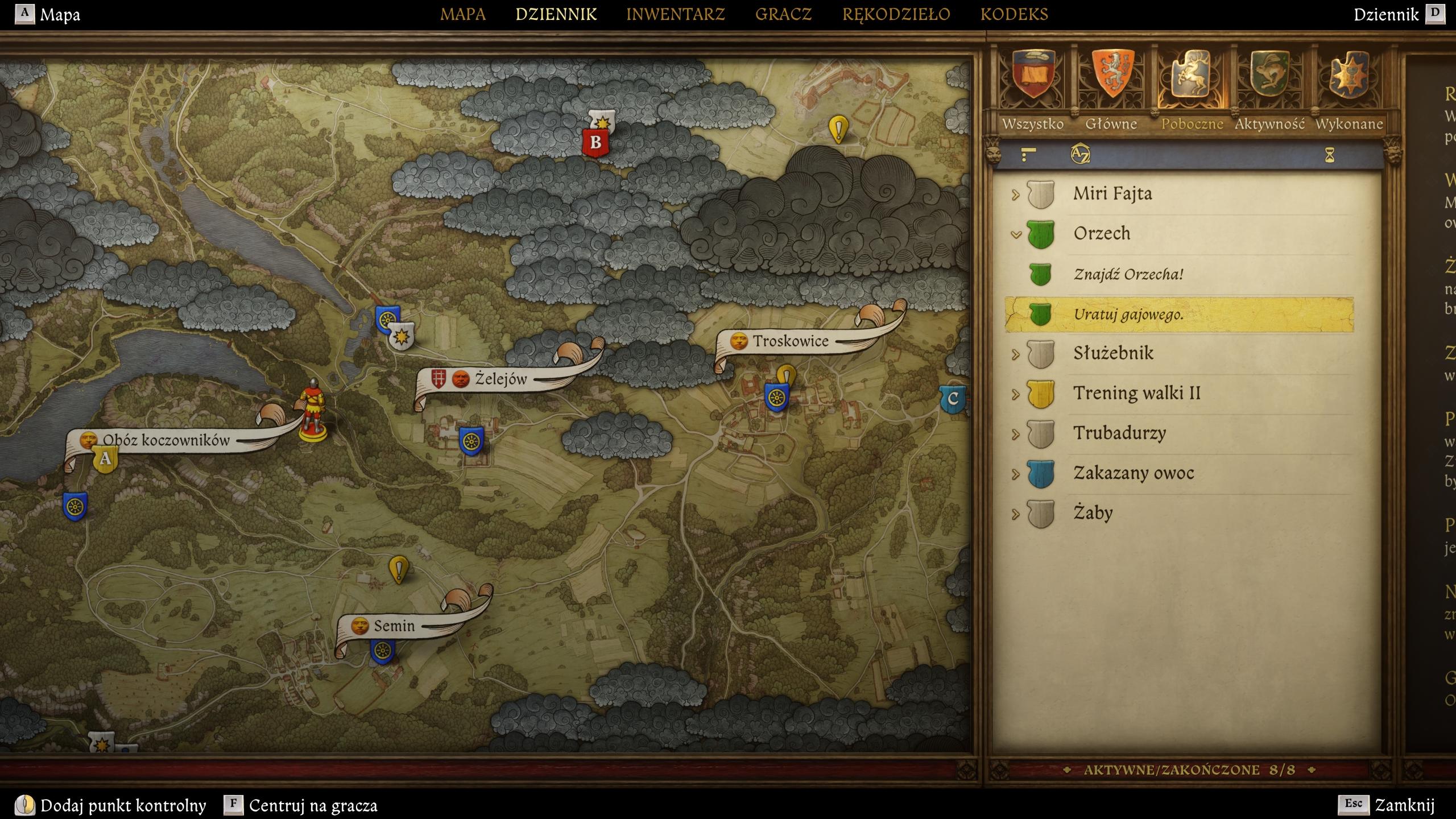The height and width of the screenshot is (819, 1456).
Task: Open the MAPA tab
Action: click(x=462, y=14)
